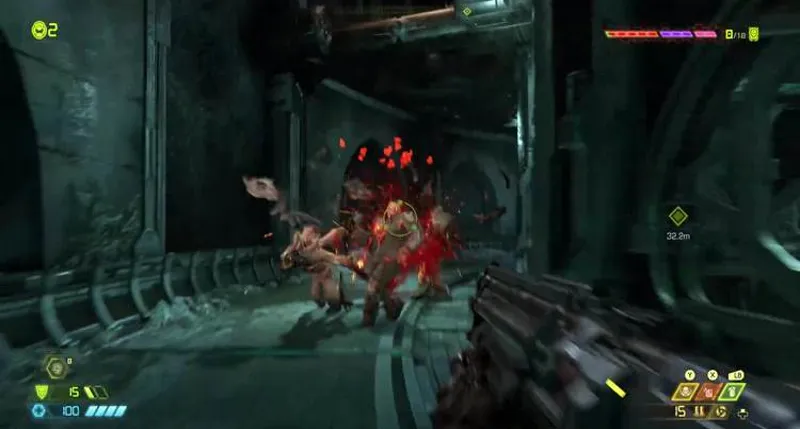
Task: Select the hexagonal rune icon above armor
Action: point(57,367)
